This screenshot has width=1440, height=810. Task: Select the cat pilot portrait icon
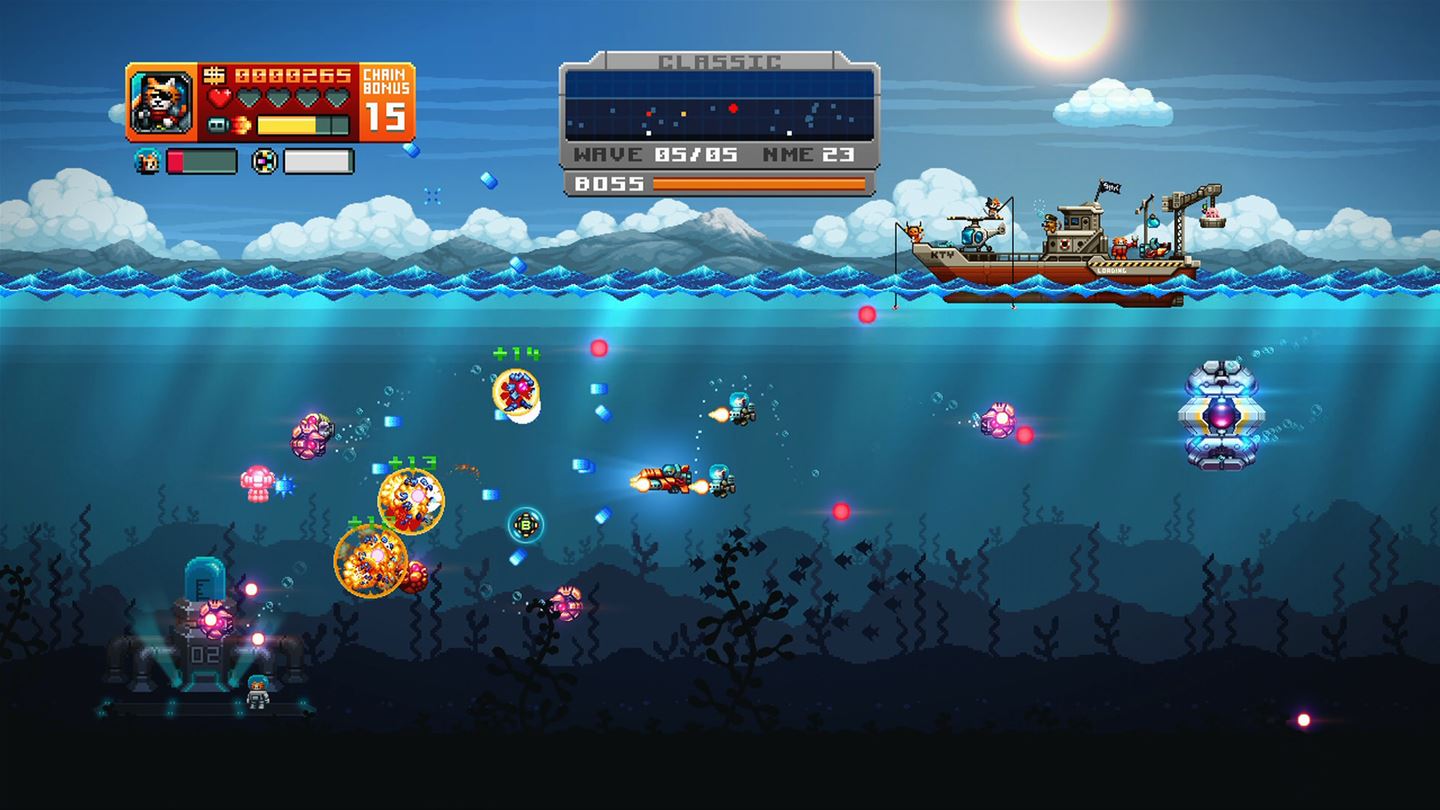pos(160,102)
